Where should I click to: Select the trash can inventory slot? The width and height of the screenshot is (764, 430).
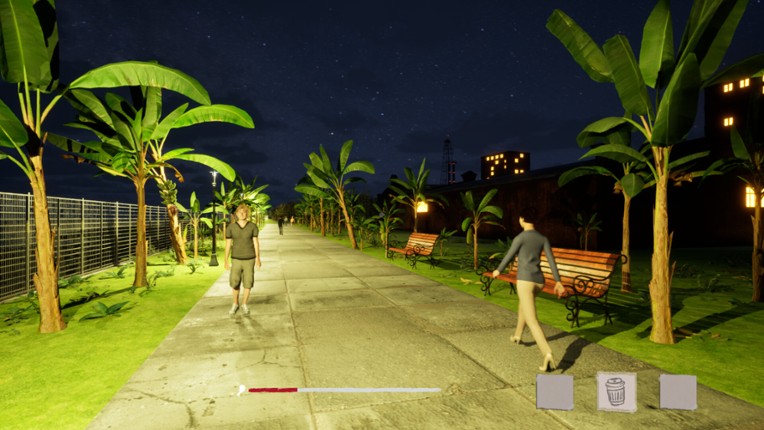click(616, 391)
